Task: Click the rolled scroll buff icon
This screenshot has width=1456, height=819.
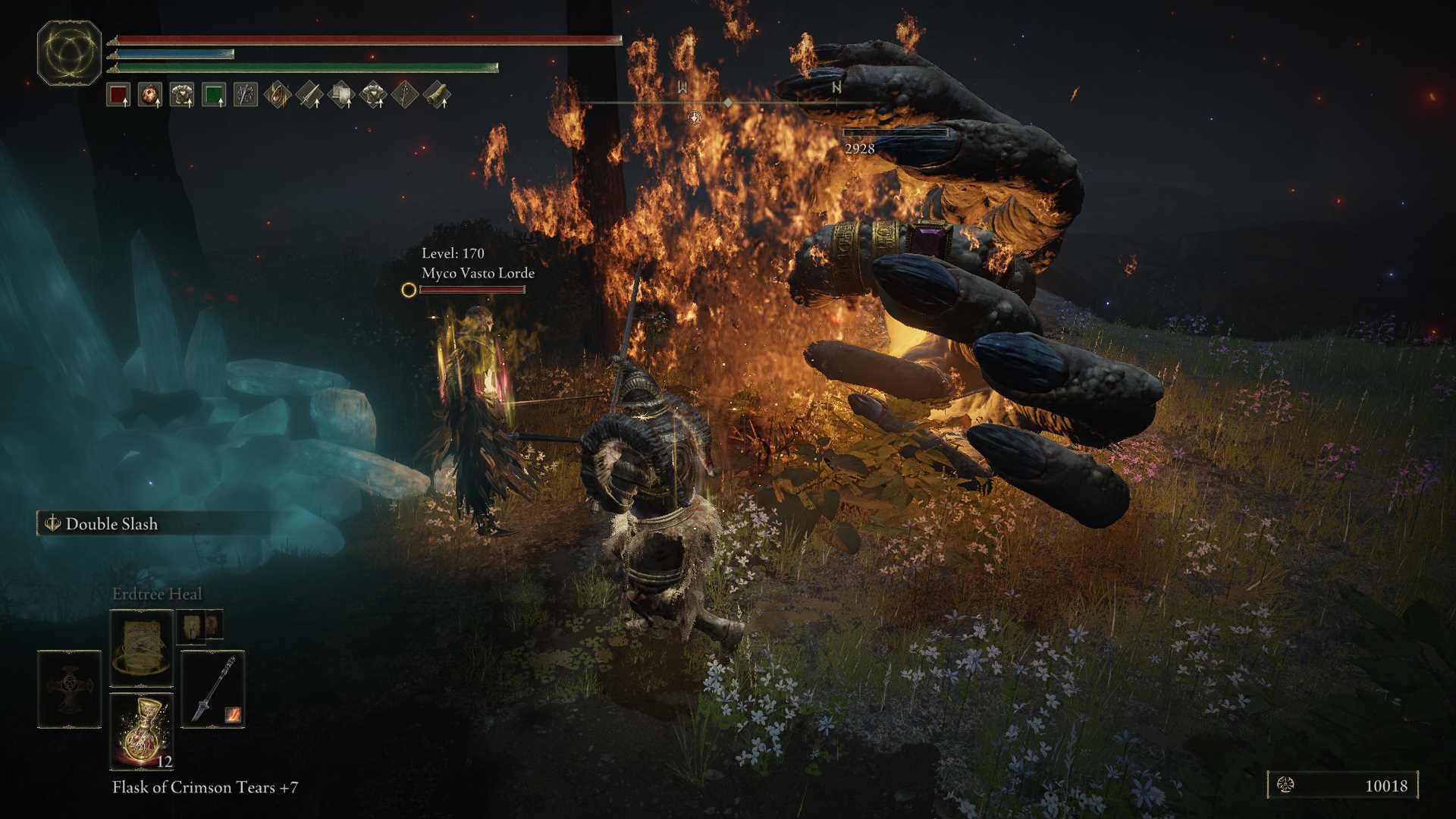Action: click(438, 96)
